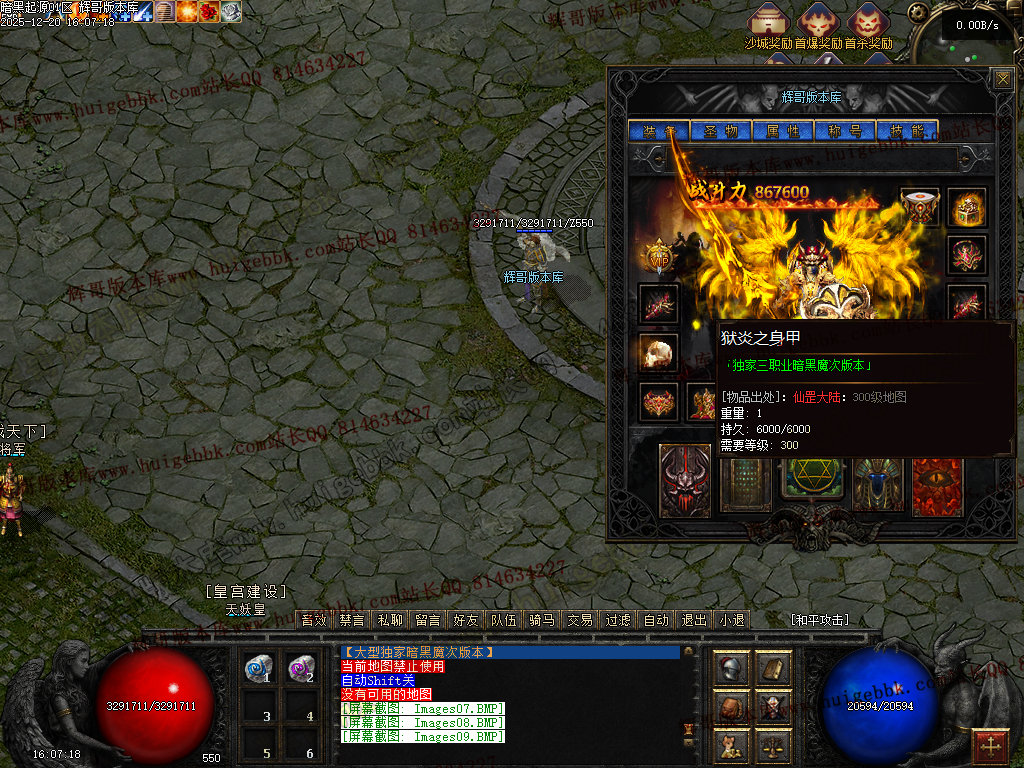Image resolution: width=1024 pixels, height=768 pixels.
Task: Use the blue scroll in hotbar slot 1
Action: coord(259,668)
